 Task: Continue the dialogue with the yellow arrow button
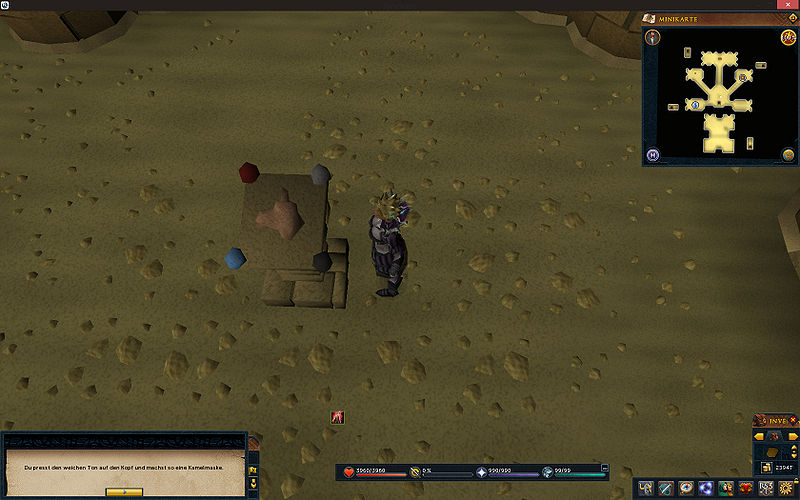pos(124,492)
